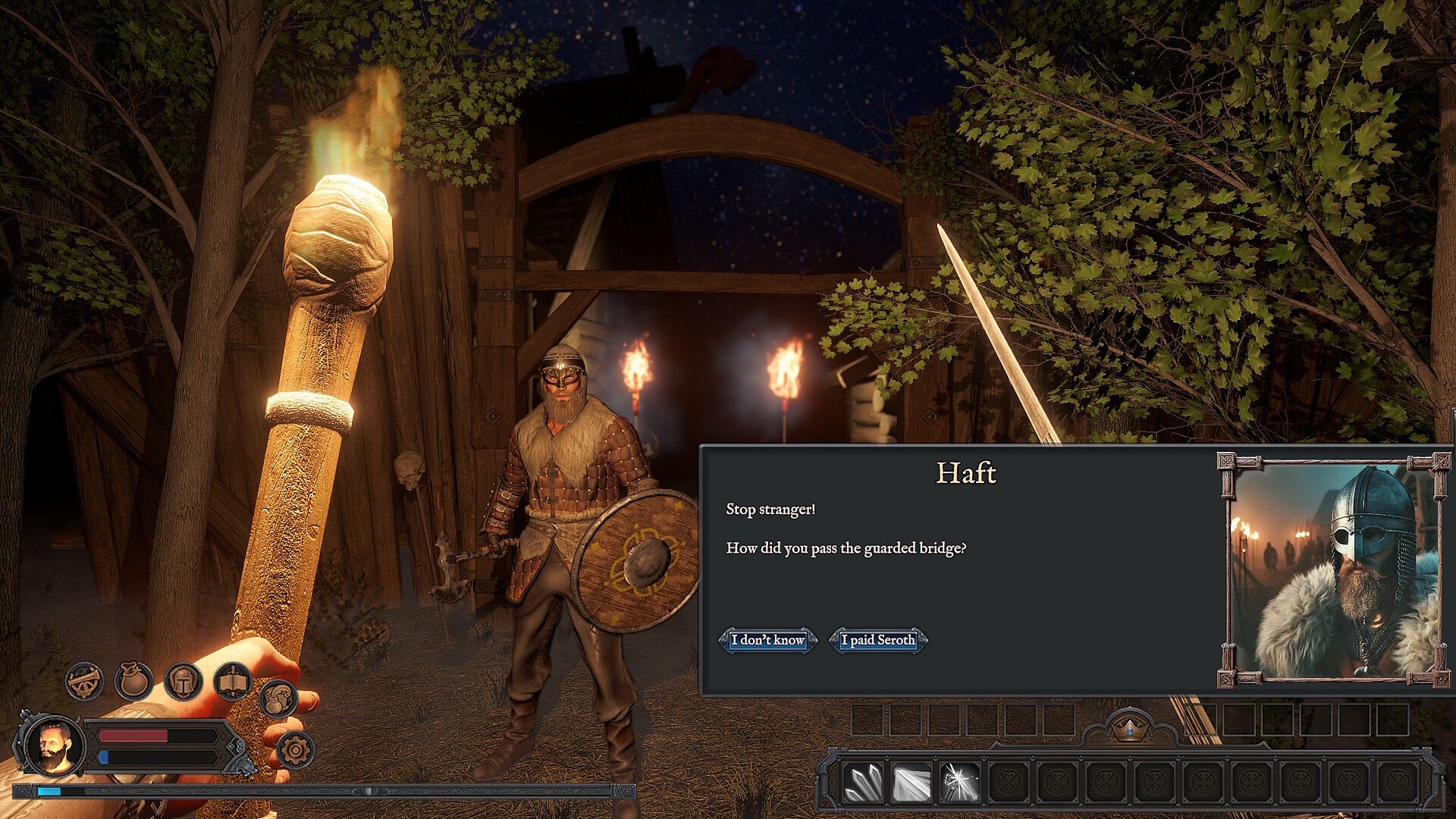Use the diagonal slash ability
This screenshot has width=1456, height=819.
coord(912,782)
